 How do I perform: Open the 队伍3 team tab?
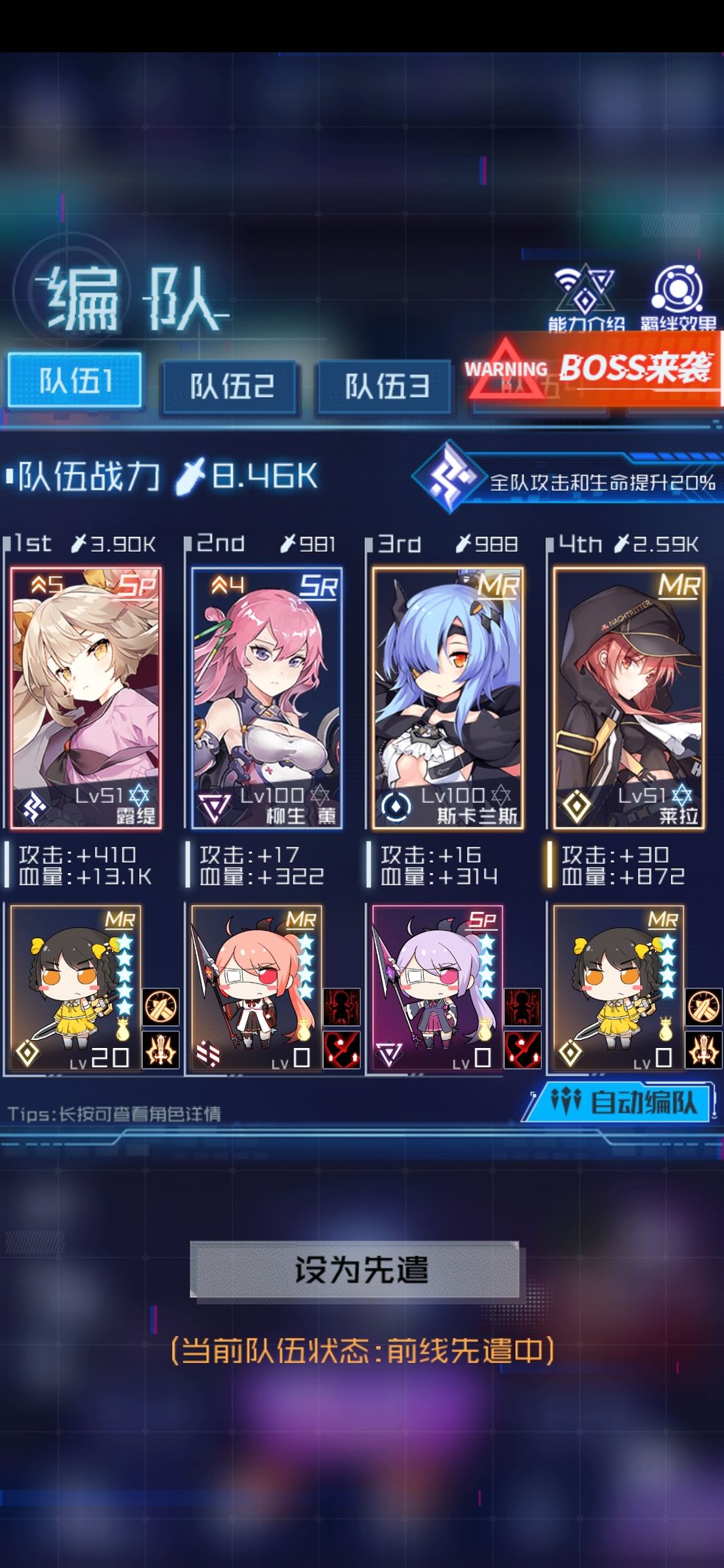point(385,385)
